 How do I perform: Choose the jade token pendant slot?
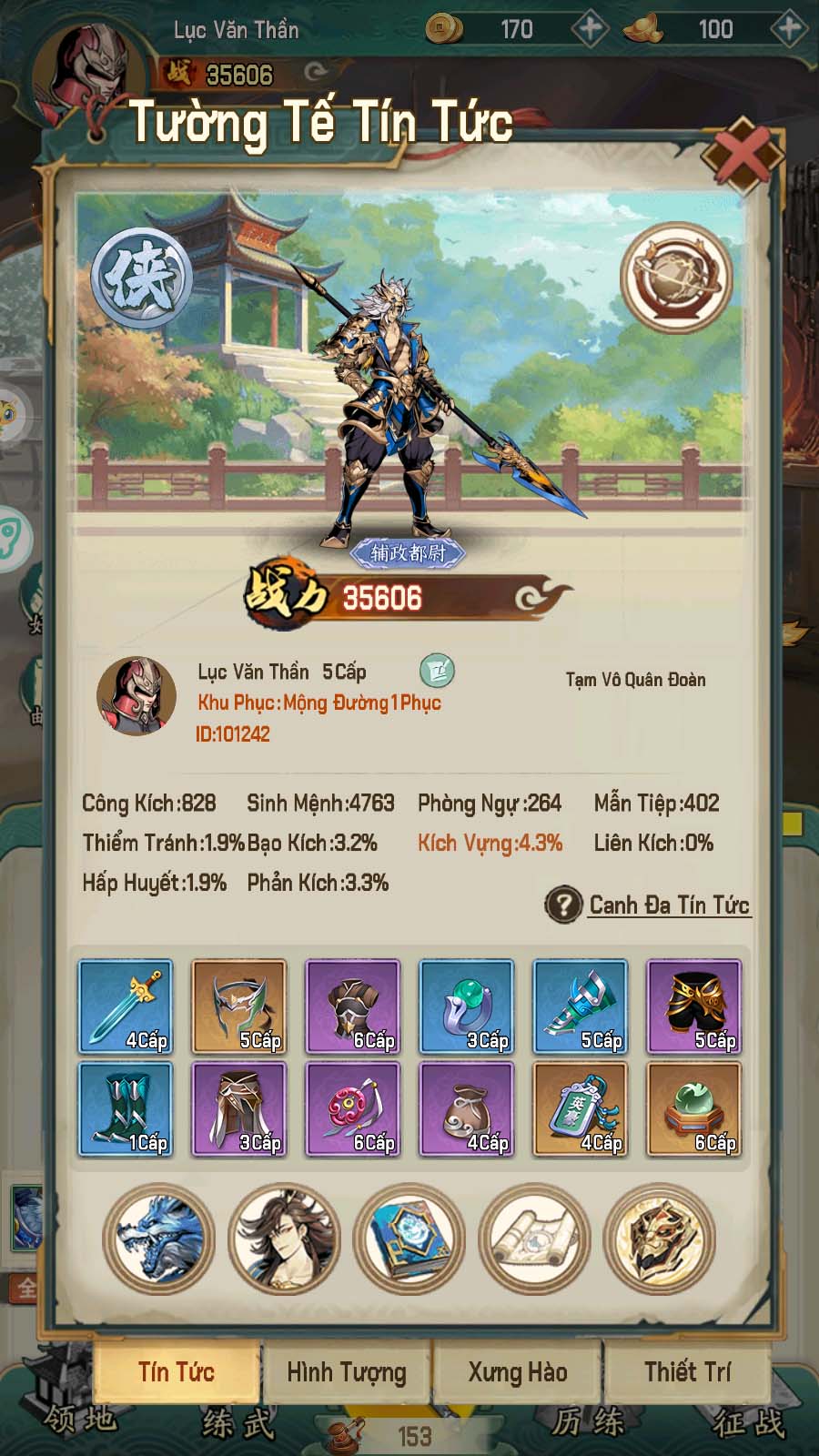581,1109
